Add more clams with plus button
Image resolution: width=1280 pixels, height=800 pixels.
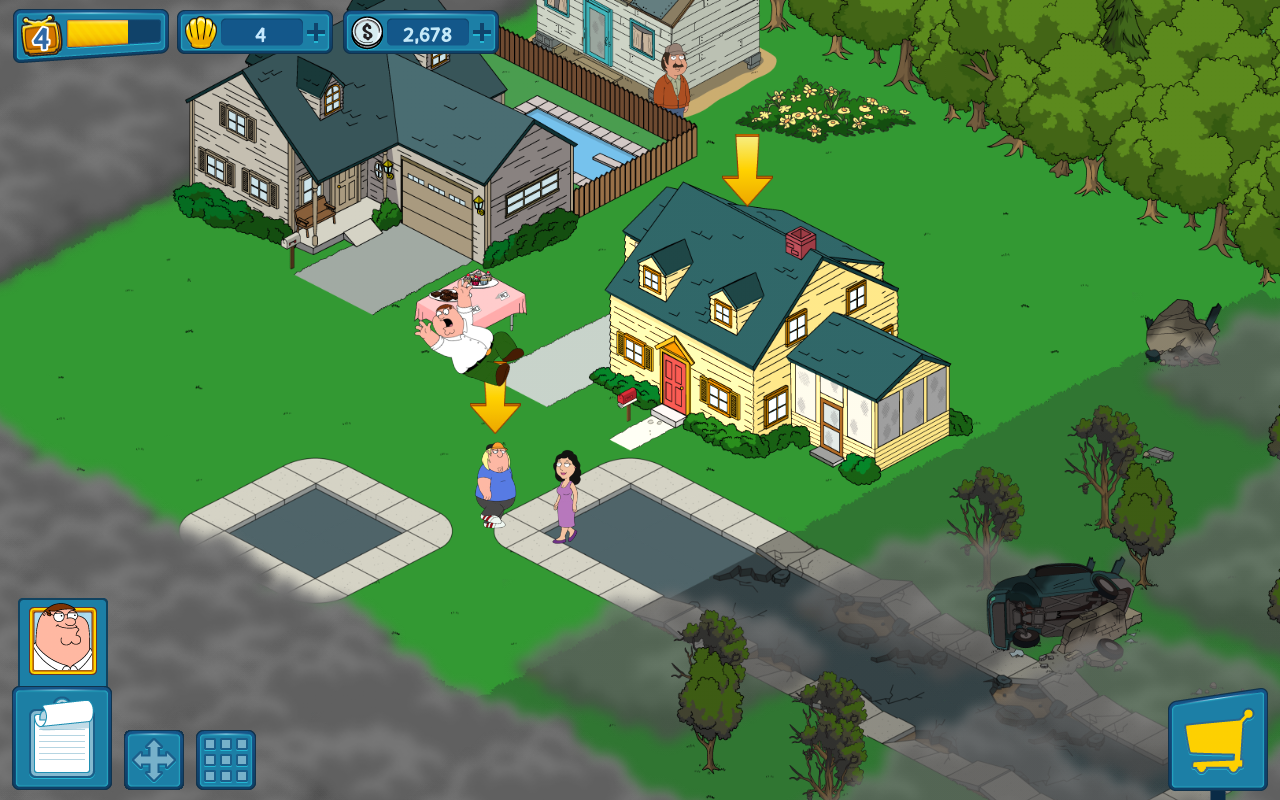pos(316,33)
